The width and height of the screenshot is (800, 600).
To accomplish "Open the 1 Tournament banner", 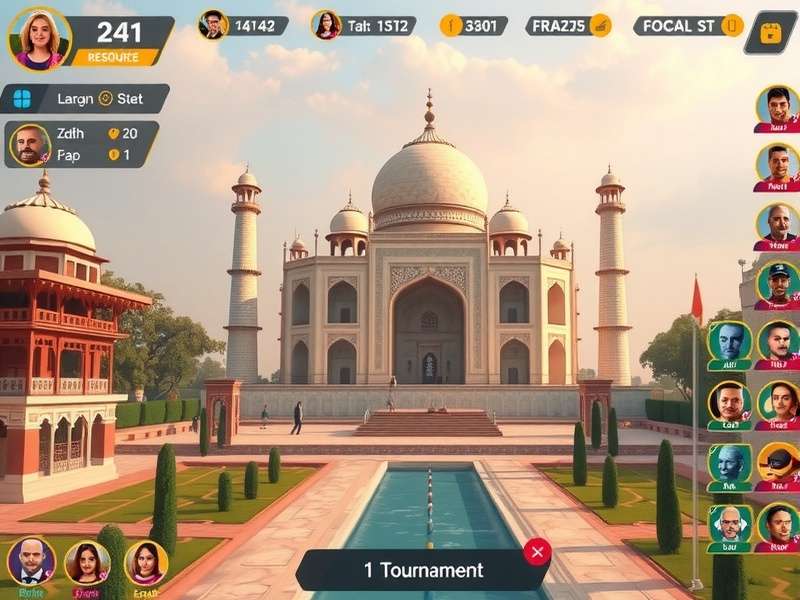I will (422, 570).
